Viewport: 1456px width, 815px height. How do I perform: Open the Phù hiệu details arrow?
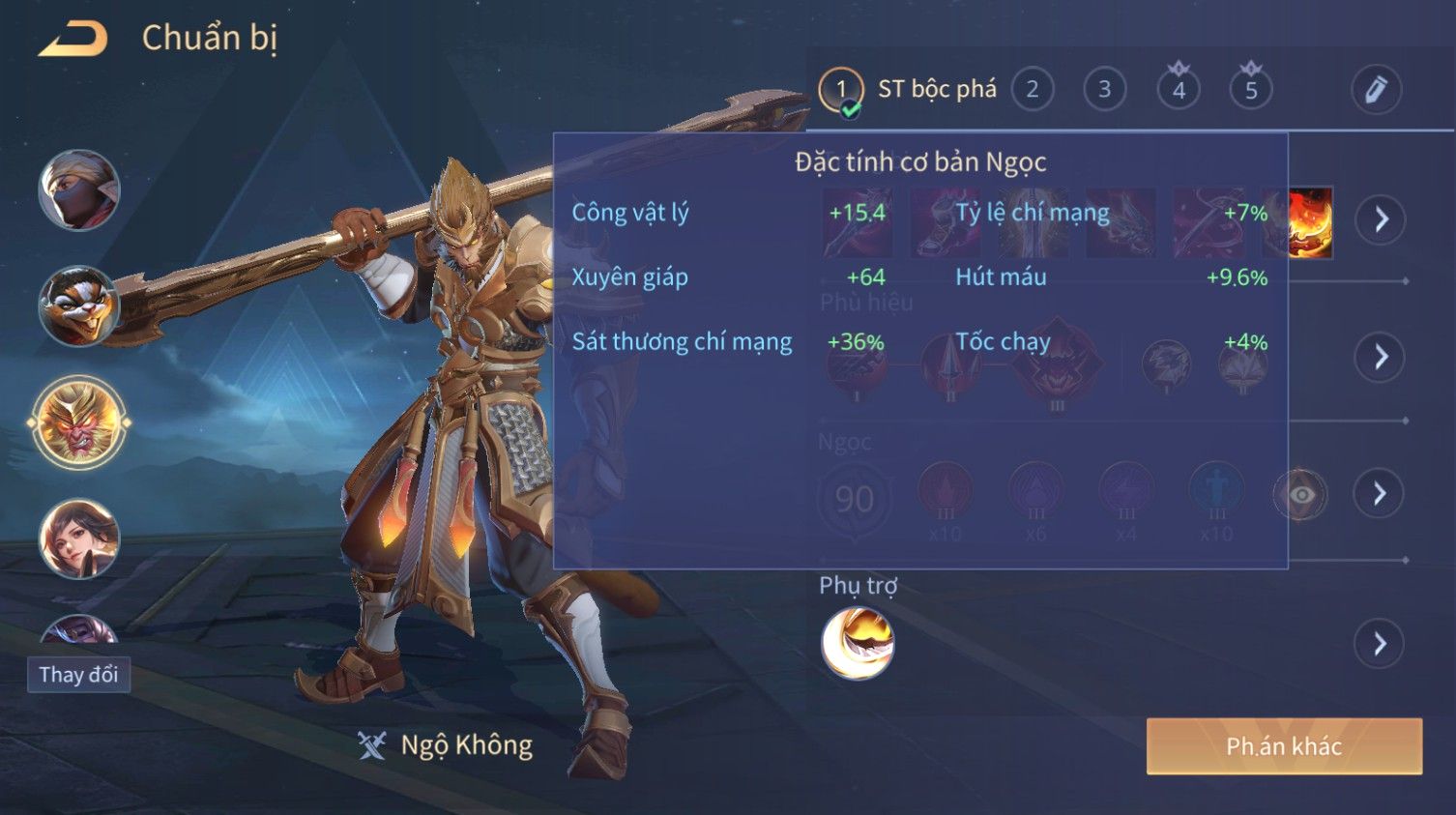tap(1380, 358)
